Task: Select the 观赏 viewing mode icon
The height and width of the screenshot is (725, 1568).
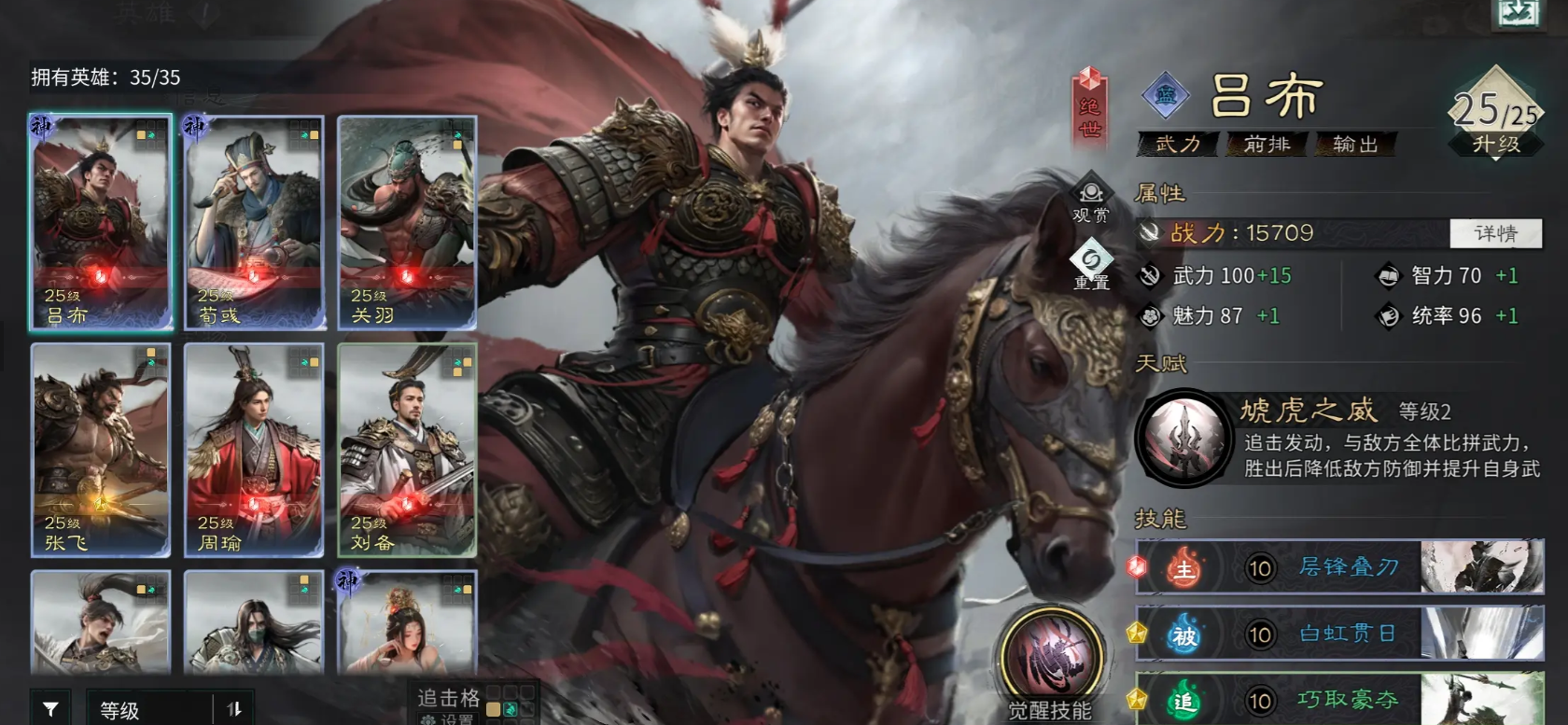Action: click(x=1088, y=195)
